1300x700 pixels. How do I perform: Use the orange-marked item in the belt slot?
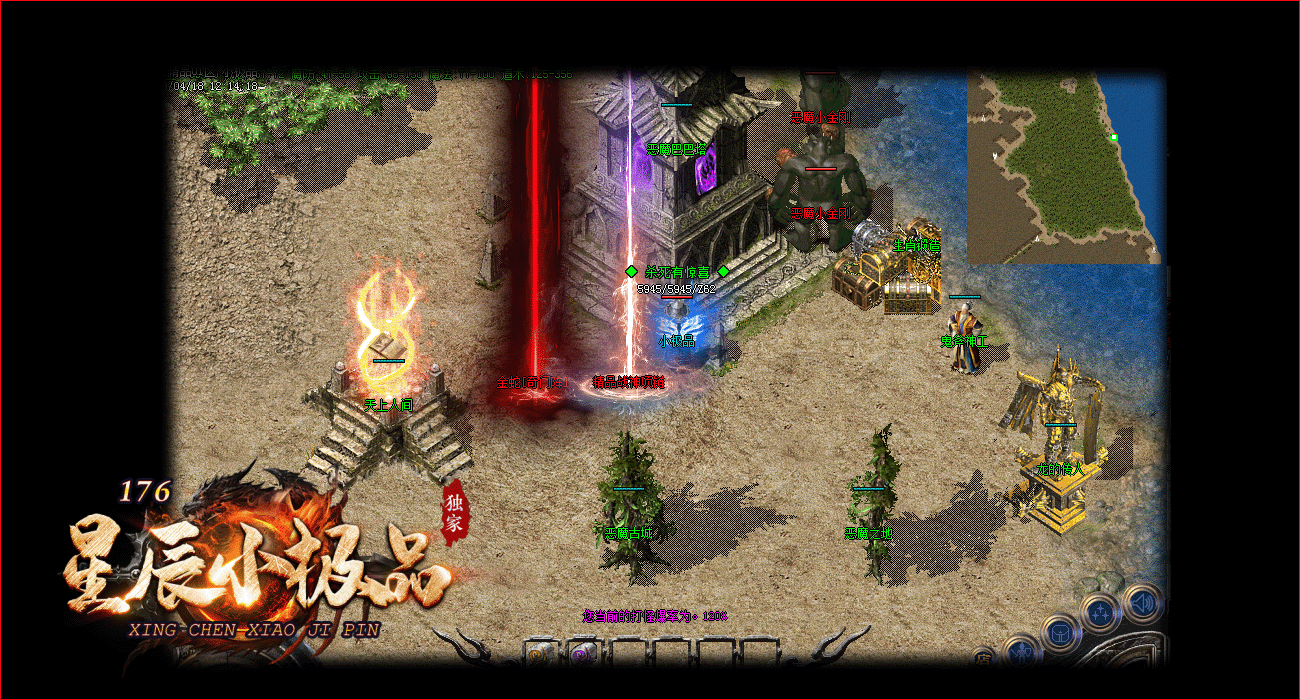coord(539,653)
